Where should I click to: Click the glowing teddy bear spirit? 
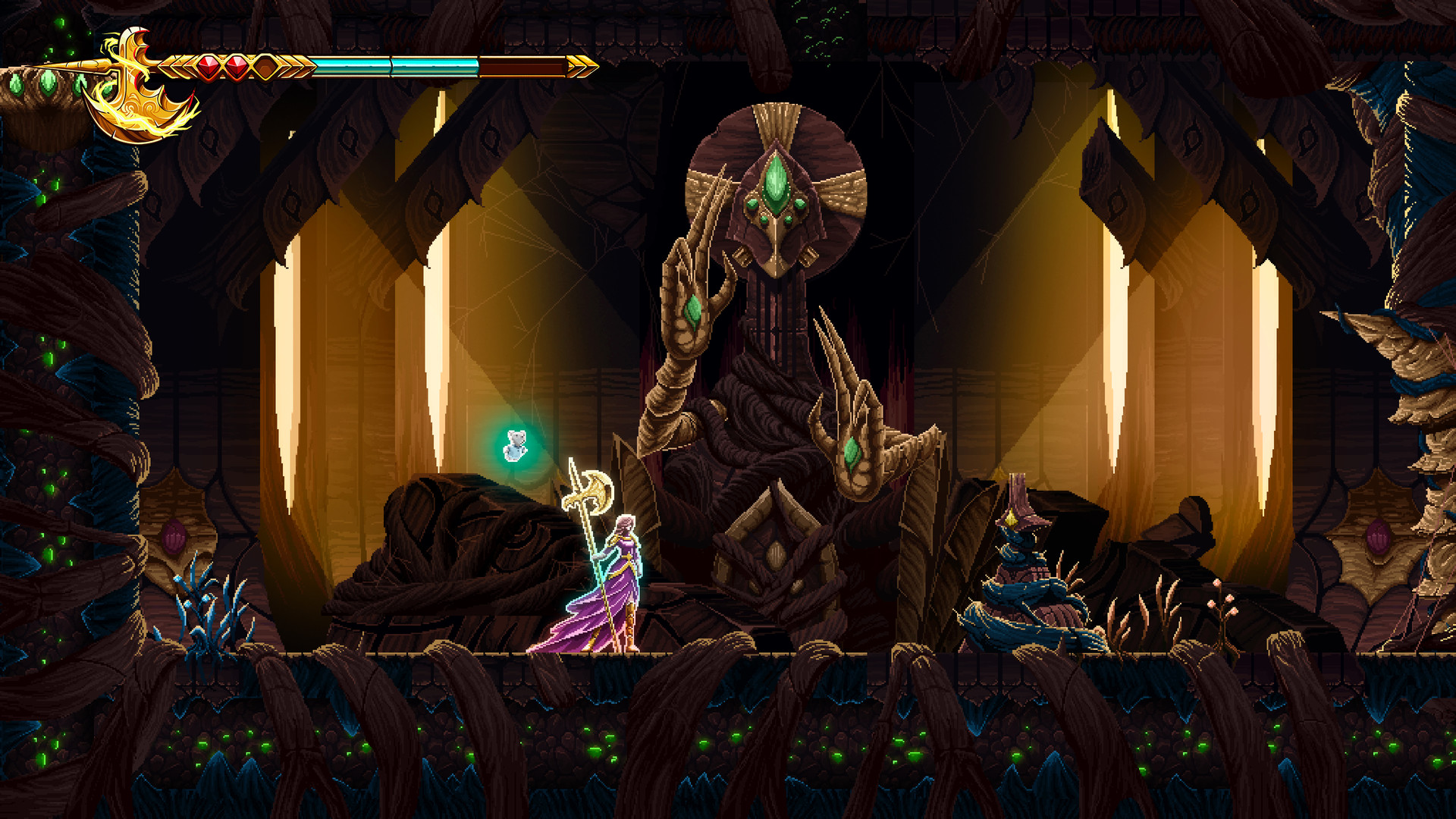point(516,444)
